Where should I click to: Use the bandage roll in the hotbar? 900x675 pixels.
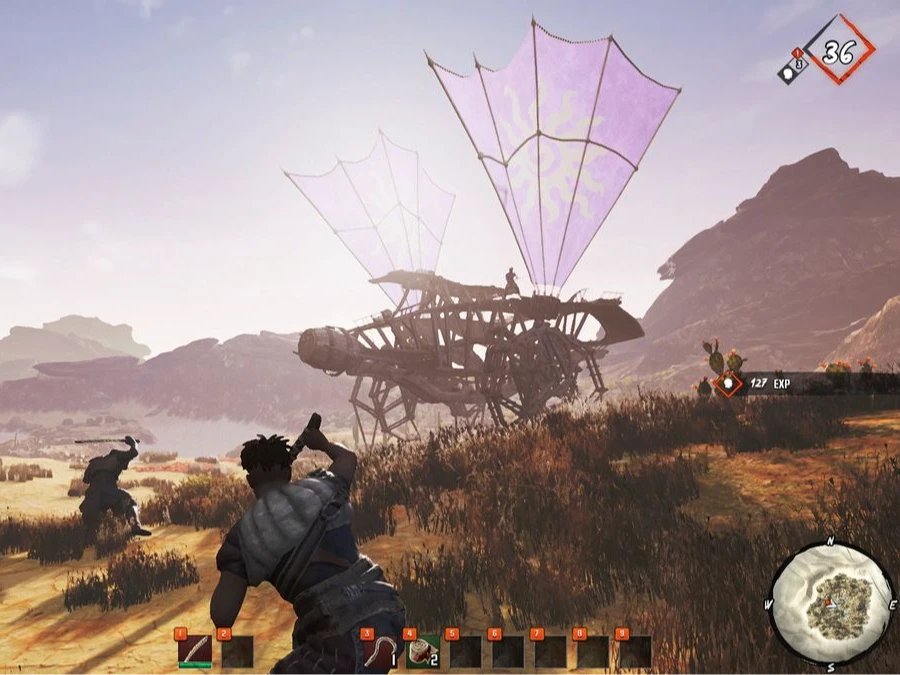(x=422, y=651)
